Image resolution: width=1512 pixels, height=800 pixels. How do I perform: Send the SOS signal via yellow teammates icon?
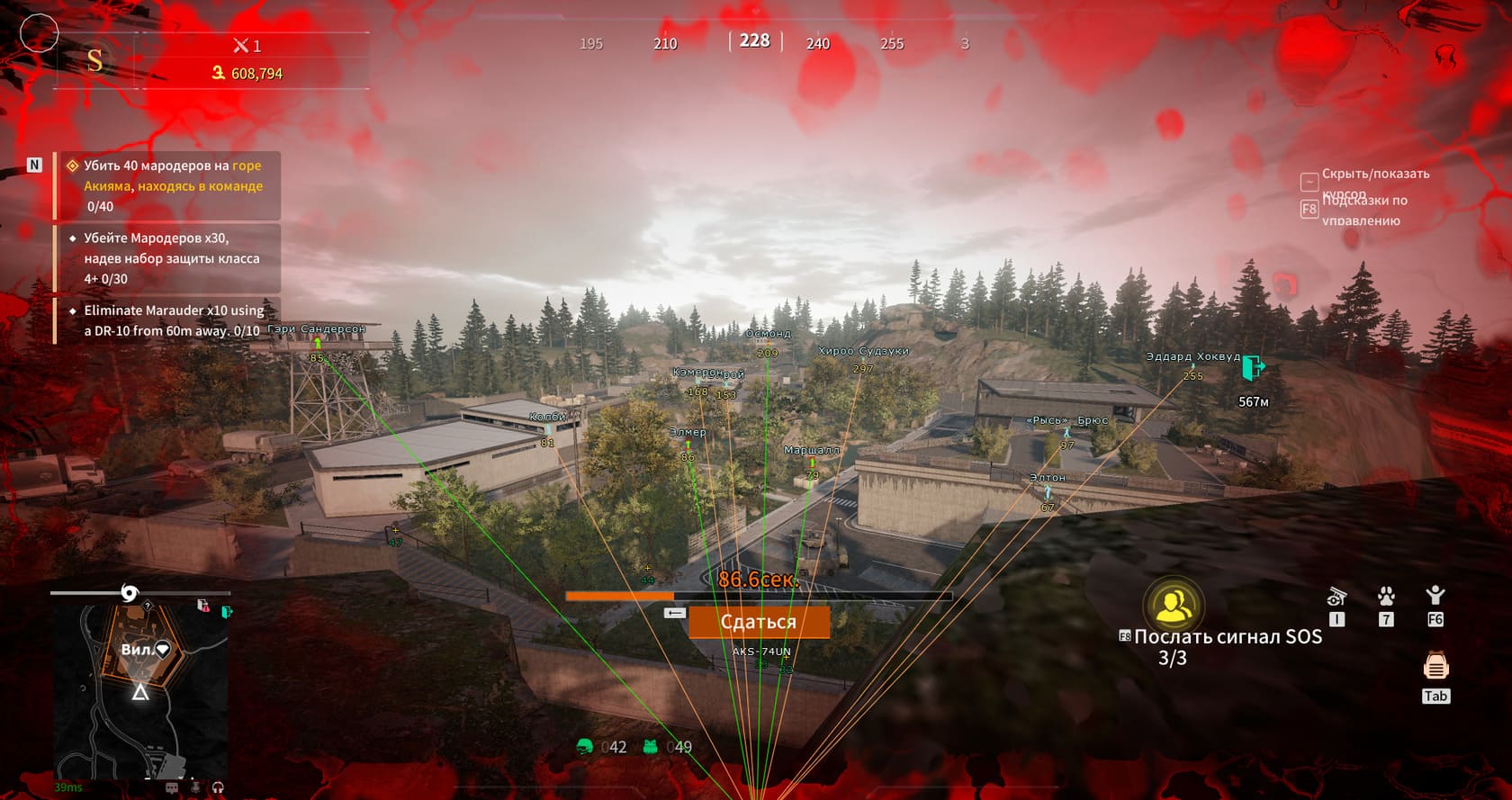coord(1174,605)
